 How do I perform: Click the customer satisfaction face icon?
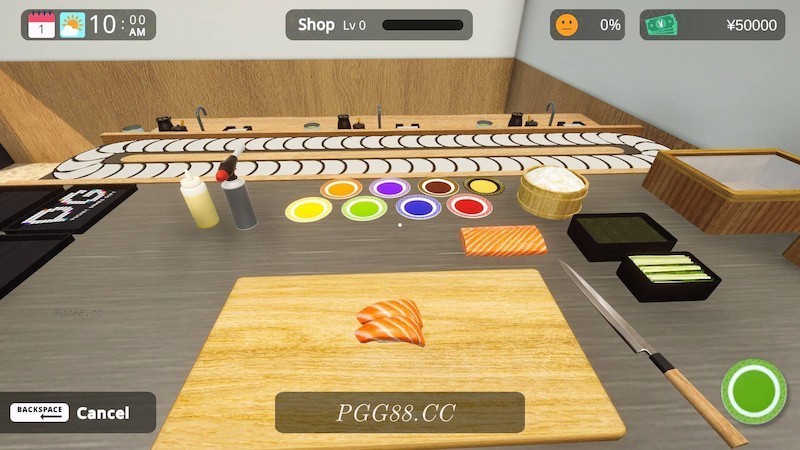coord(567,25)
